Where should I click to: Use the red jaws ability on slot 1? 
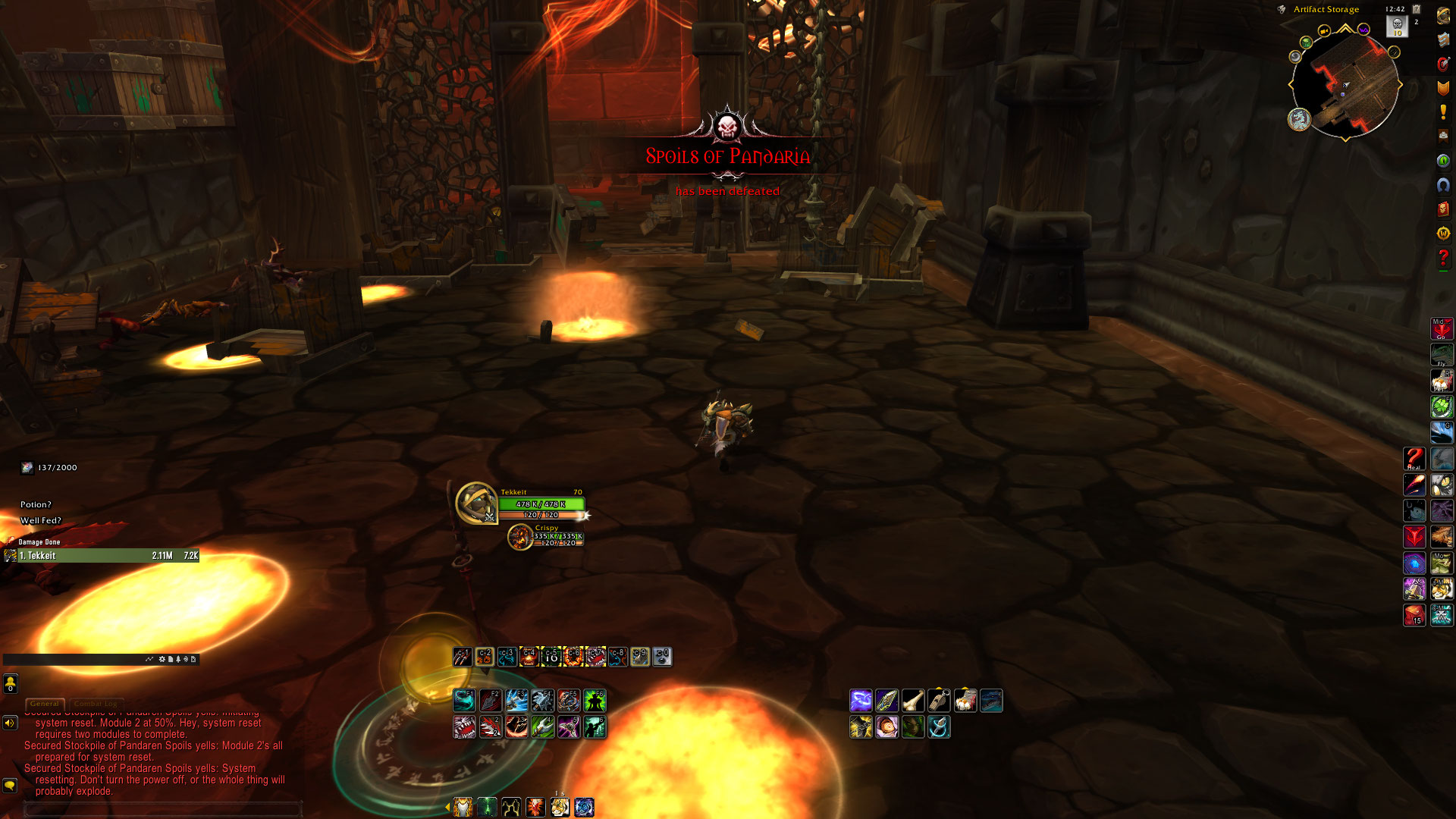point(464,727)
